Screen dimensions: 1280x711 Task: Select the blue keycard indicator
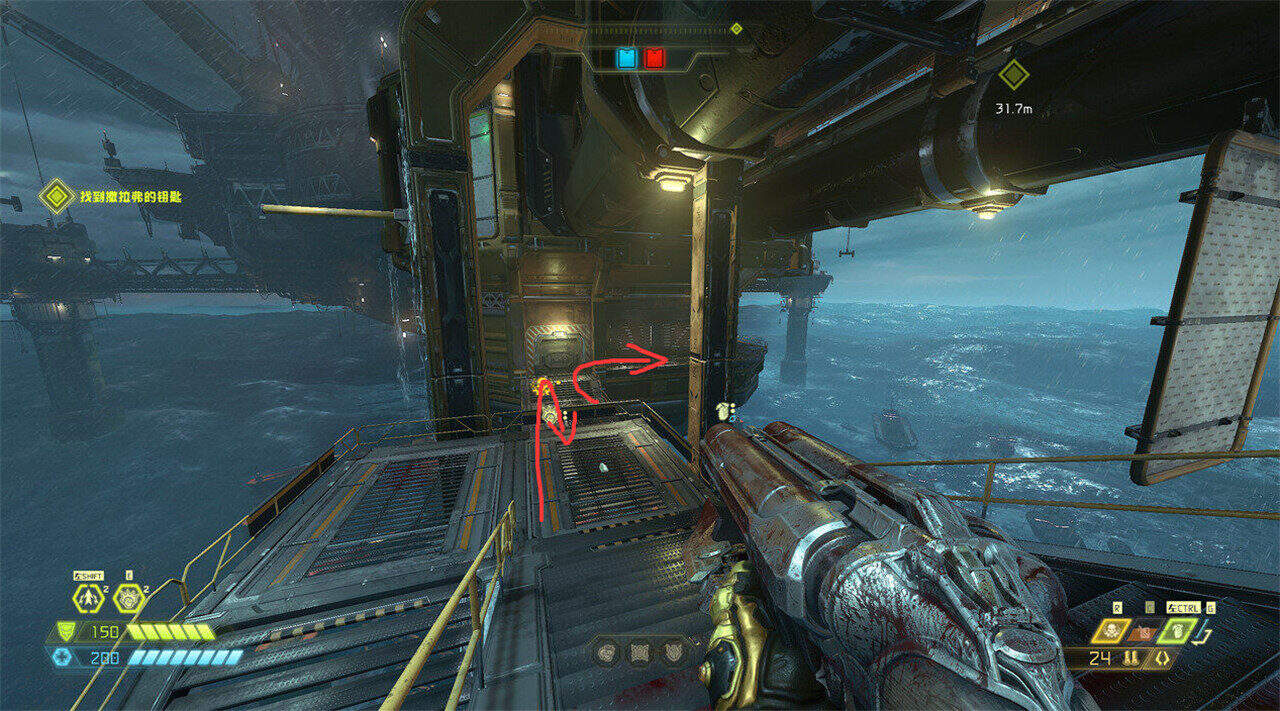[627, 58]
